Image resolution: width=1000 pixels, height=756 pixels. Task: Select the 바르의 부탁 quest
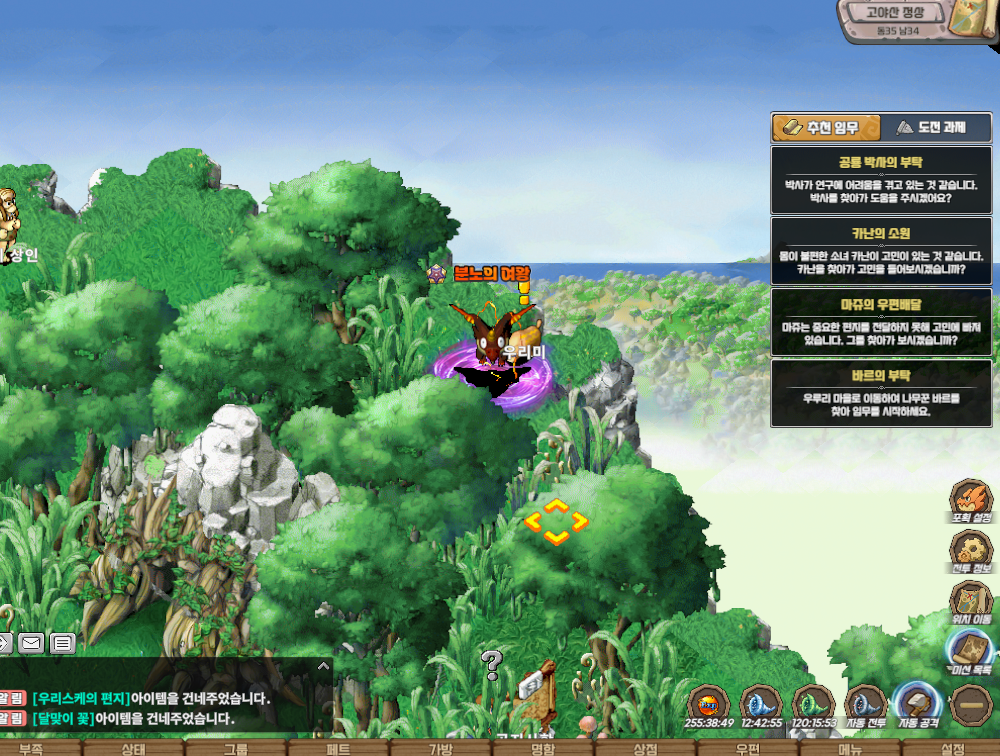(x=881, y=393)
